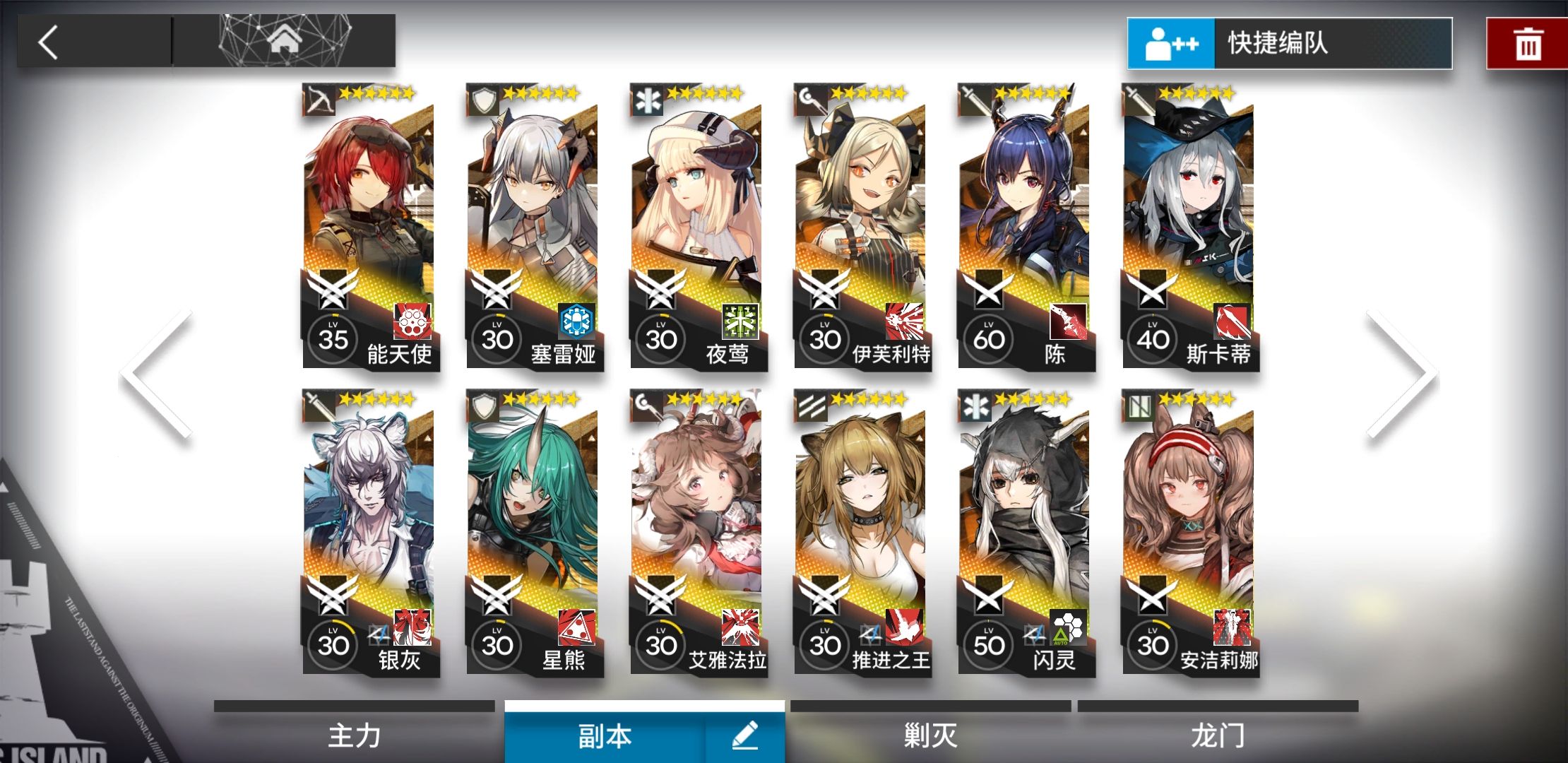Select the 伊芙利特 operator card
The height and width of the screenshot is (763, 1568).
point(861,226)
